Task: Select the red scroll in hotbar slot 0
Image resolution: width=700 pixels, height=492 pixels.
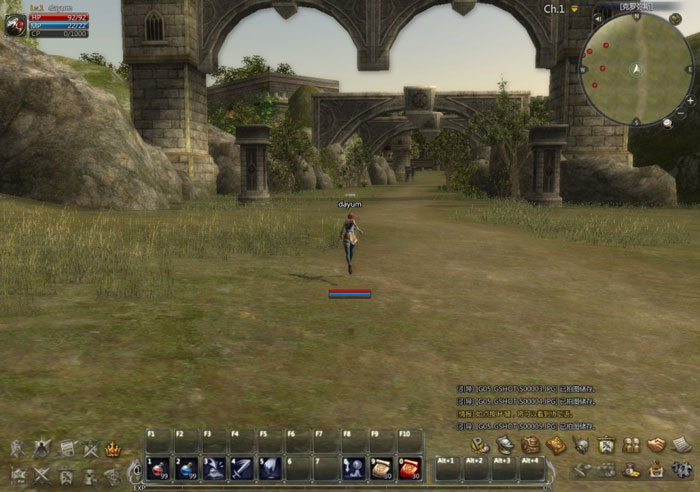Action: click(x=410, y=467)
